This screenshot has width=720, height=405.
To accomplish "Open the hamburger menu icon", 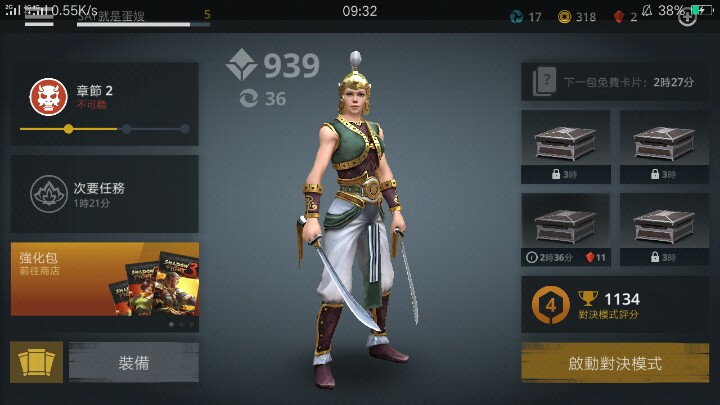I will 39,17.
